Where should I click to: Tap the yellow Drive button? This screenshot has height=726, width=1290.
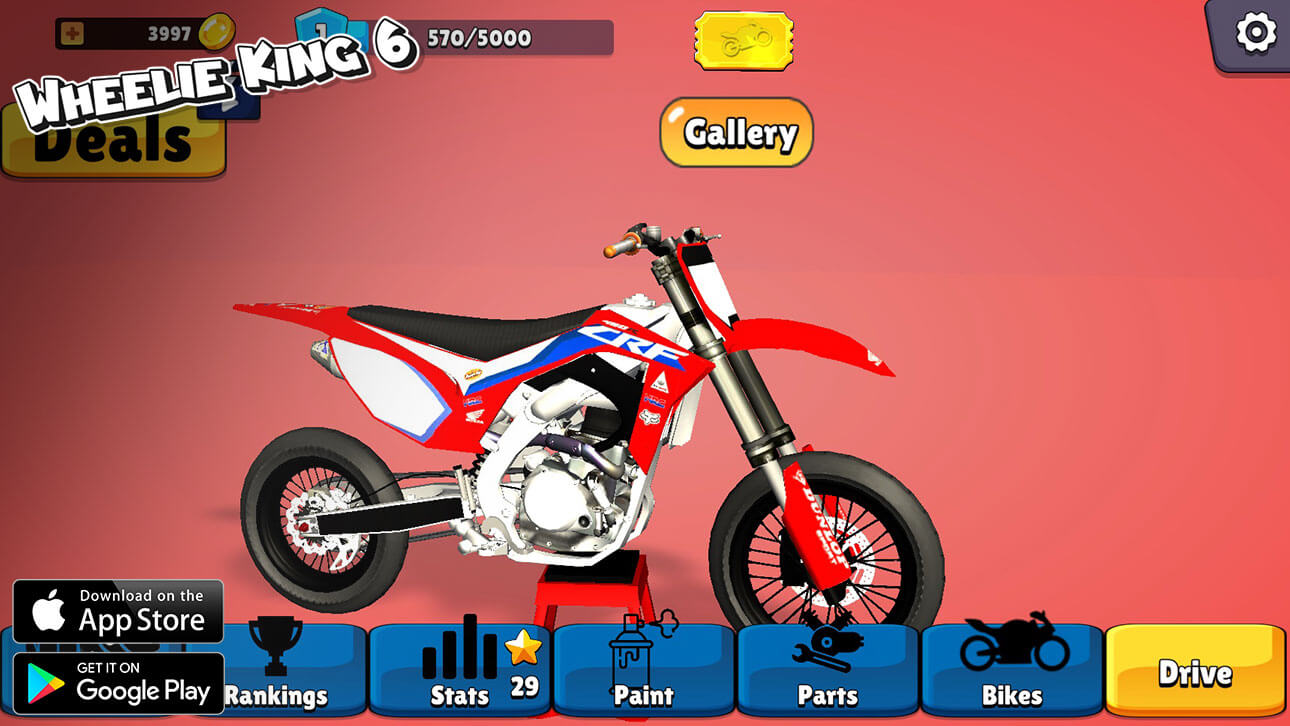point(1195,671)
